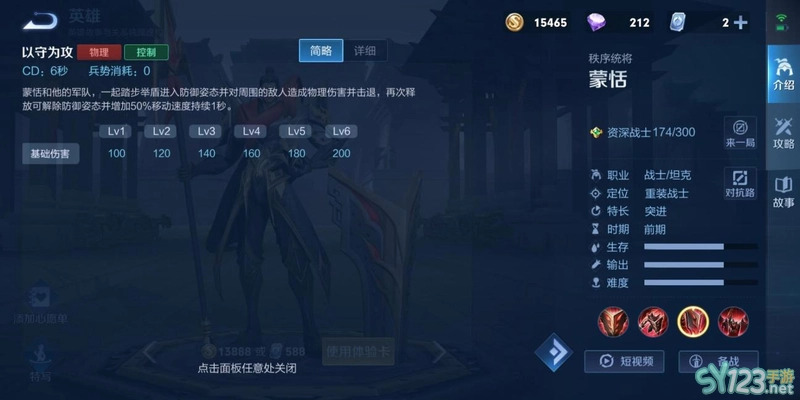Screen dimensions: 800x400
Task: Click the dimmed 使用体验卡 trial card button
Action: (x=361, y=352)
